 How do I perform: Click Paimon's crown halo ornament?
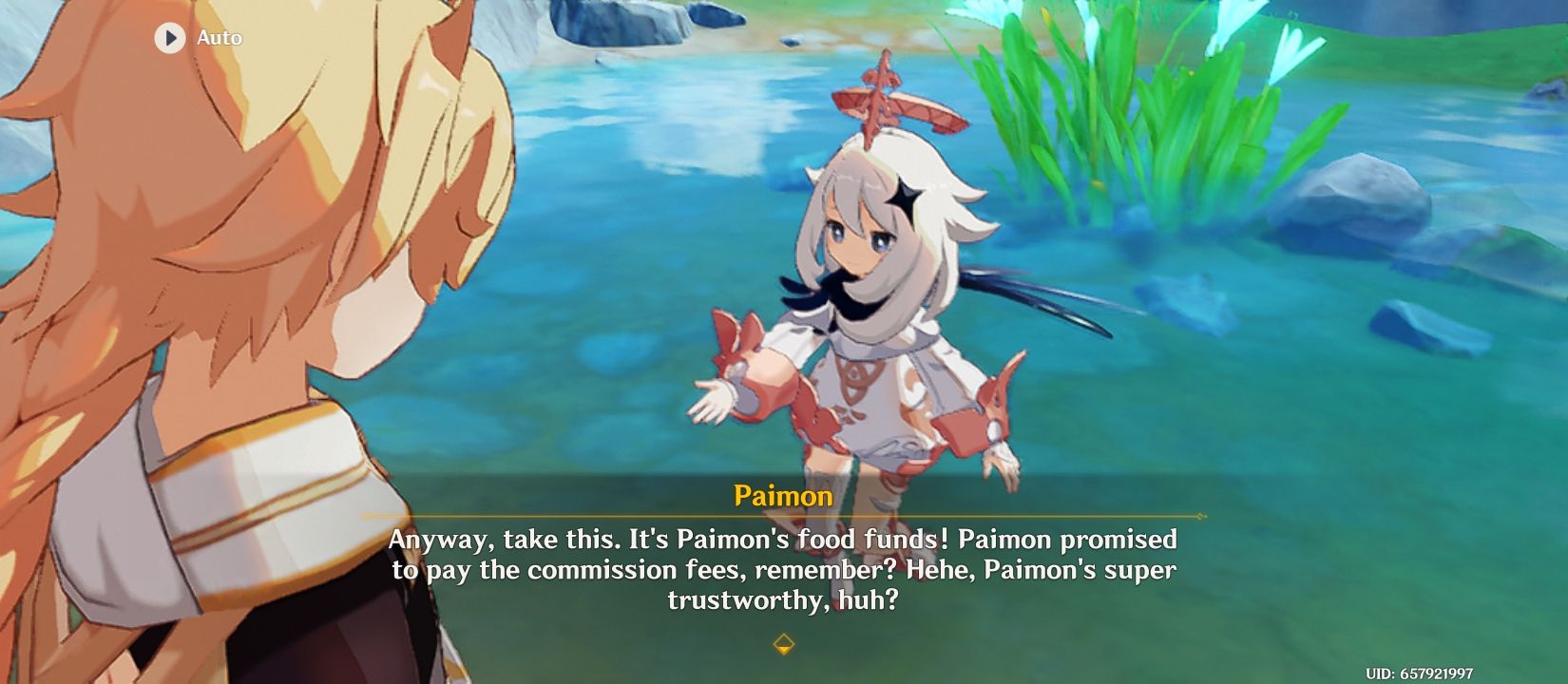tap(884, 104)
